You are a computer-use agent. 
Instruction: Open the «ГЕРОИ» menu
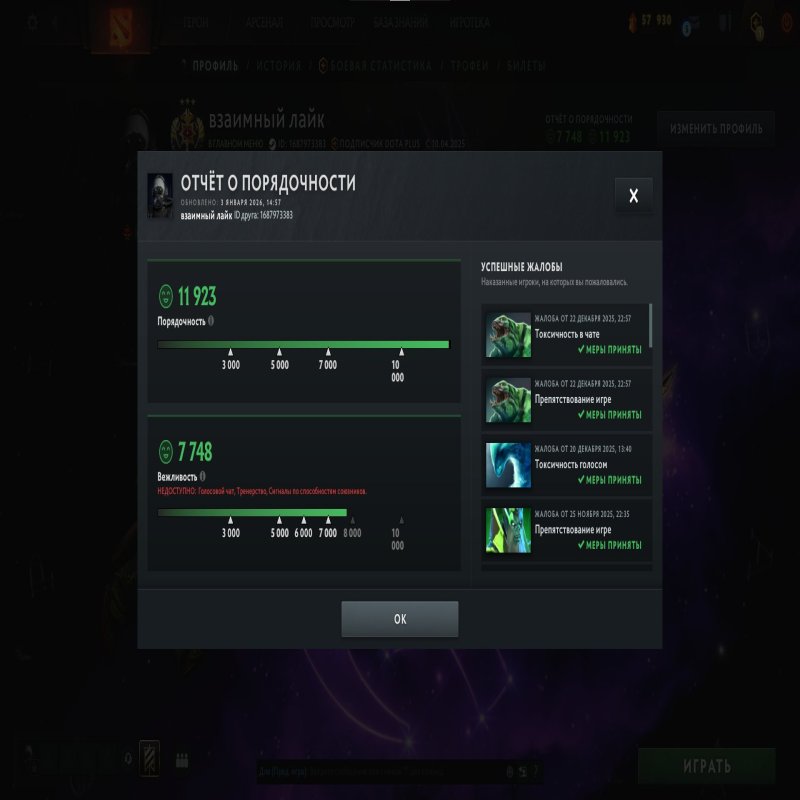[x=196, y=22]
